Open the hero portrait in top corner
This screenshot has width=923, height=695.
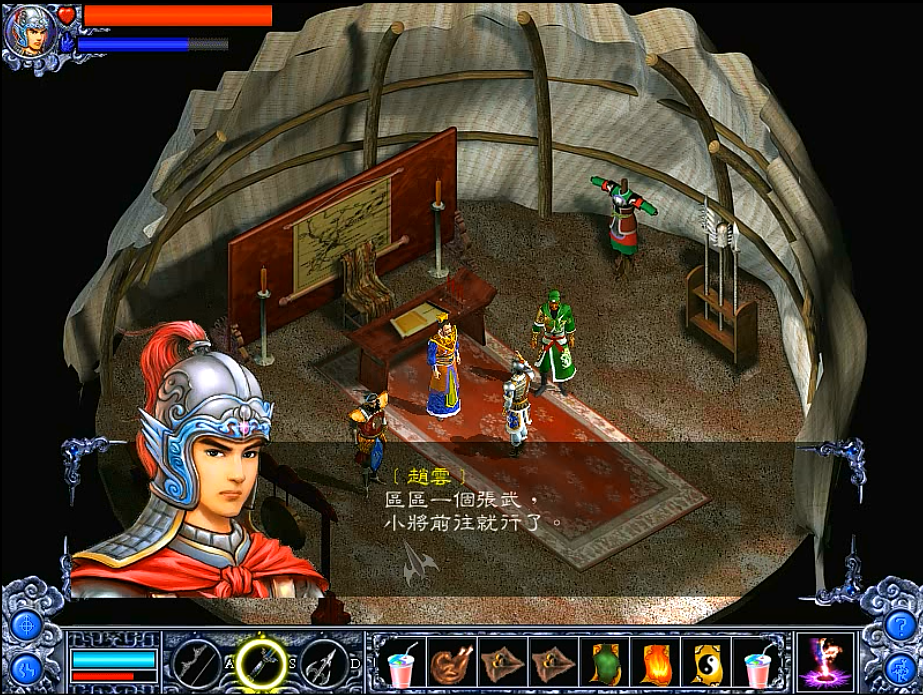click(28, 31)
